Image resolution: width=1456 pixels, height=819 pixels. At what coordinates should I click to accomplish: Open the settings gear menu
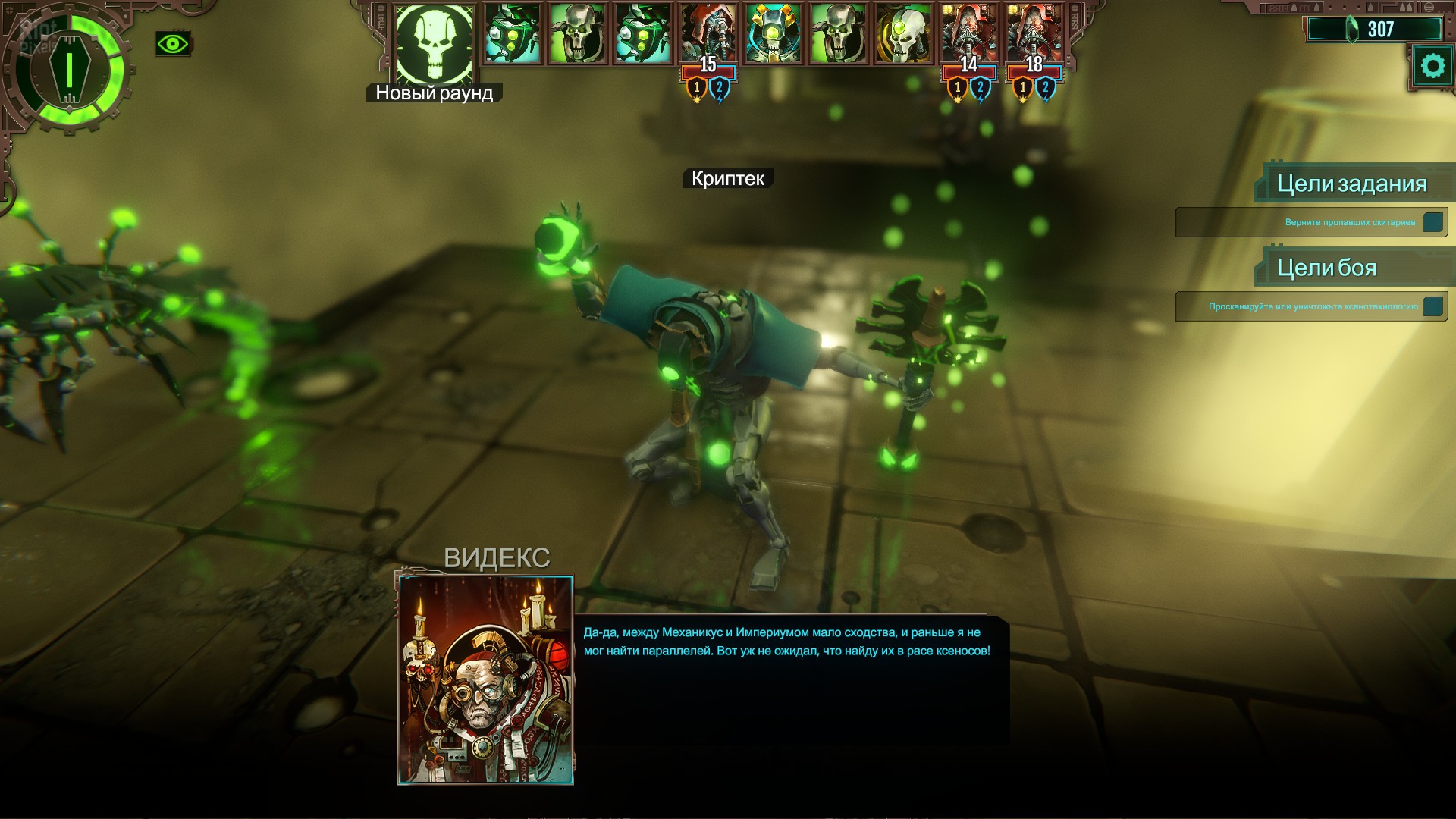pyautogui.click(x=1432, y=67)
